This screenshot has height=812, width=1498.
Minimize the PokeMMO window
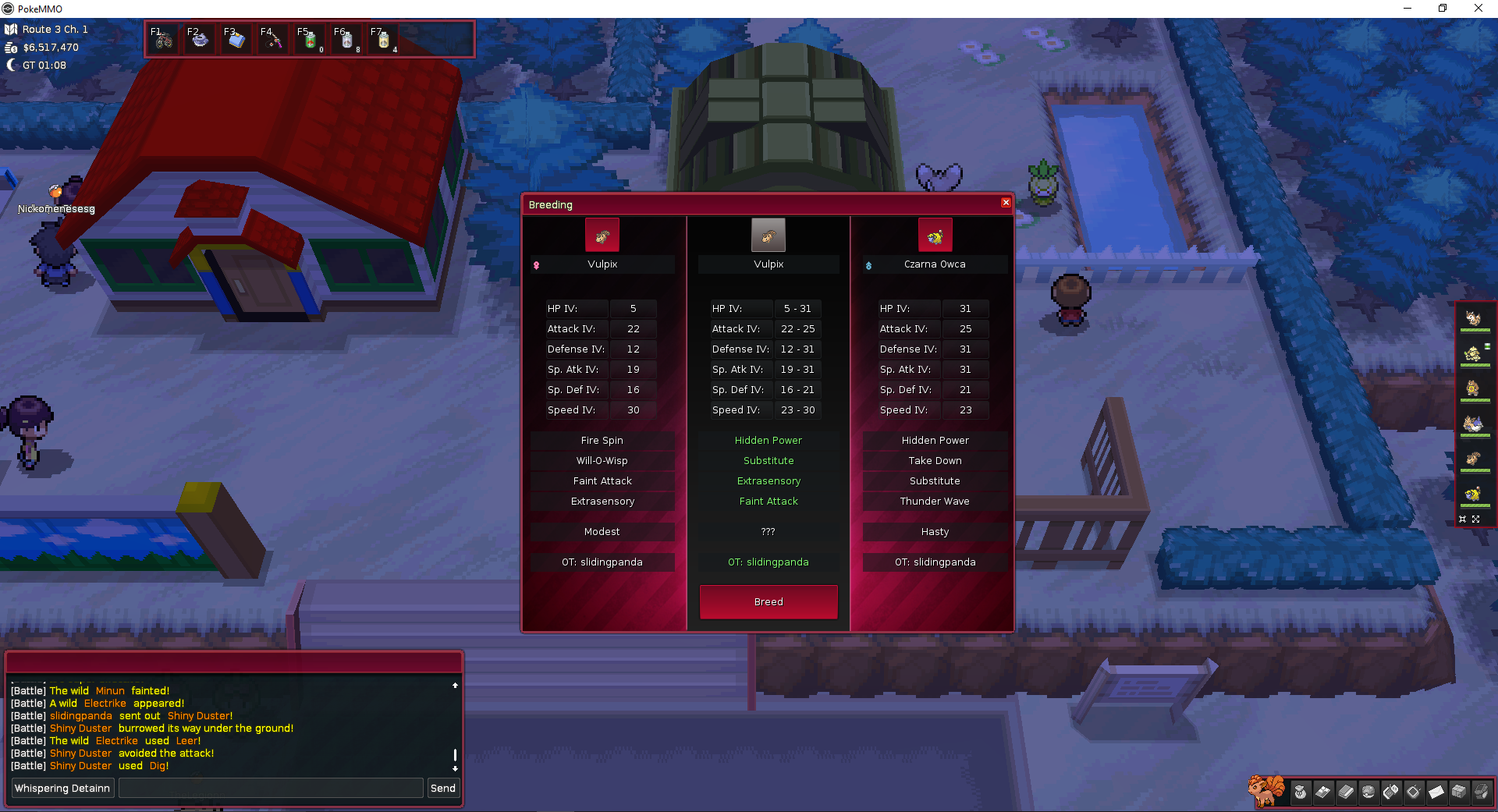pos(1407,9)
